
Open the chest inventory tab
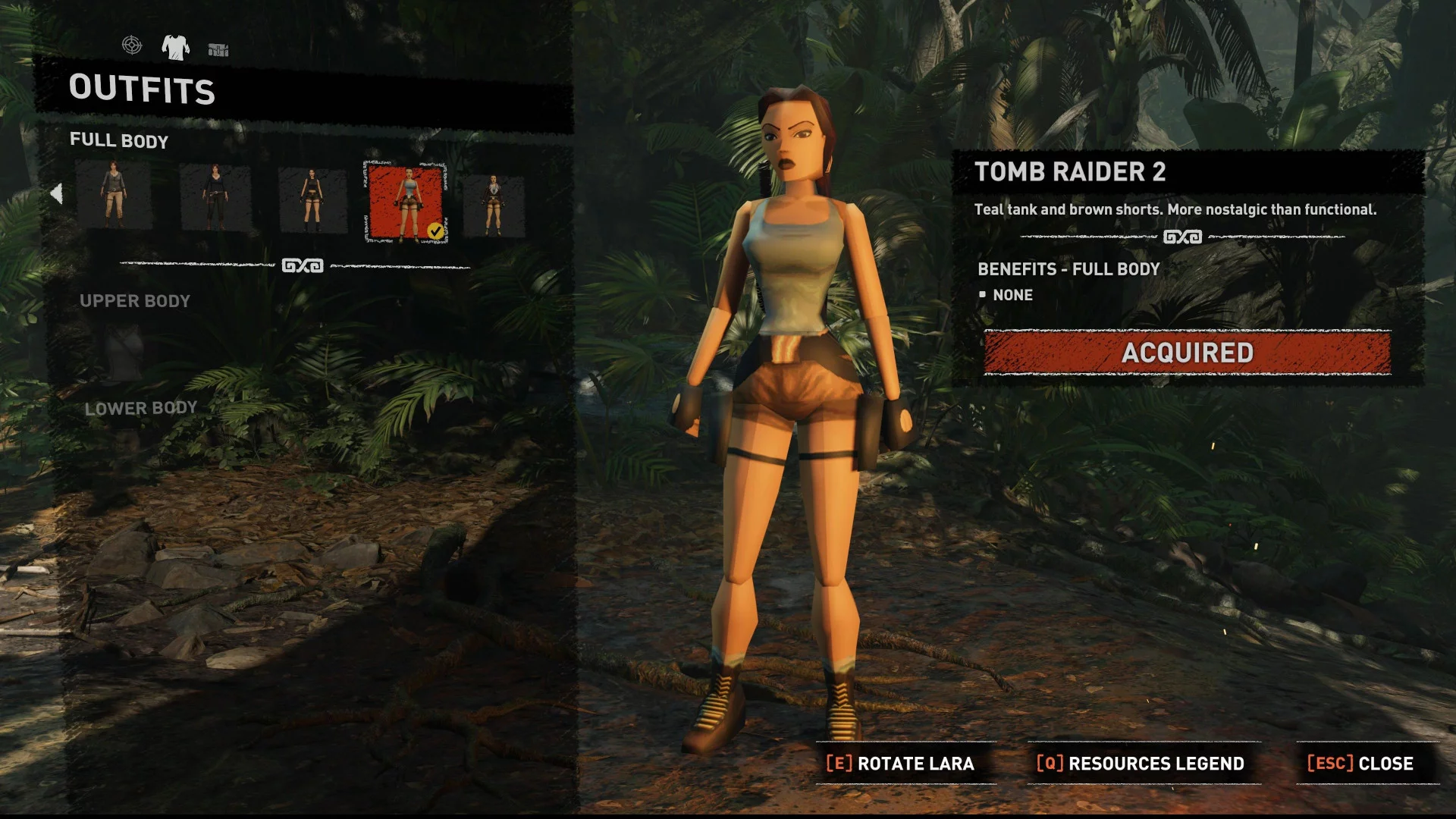pyautogui.click(x=218, y=49)
